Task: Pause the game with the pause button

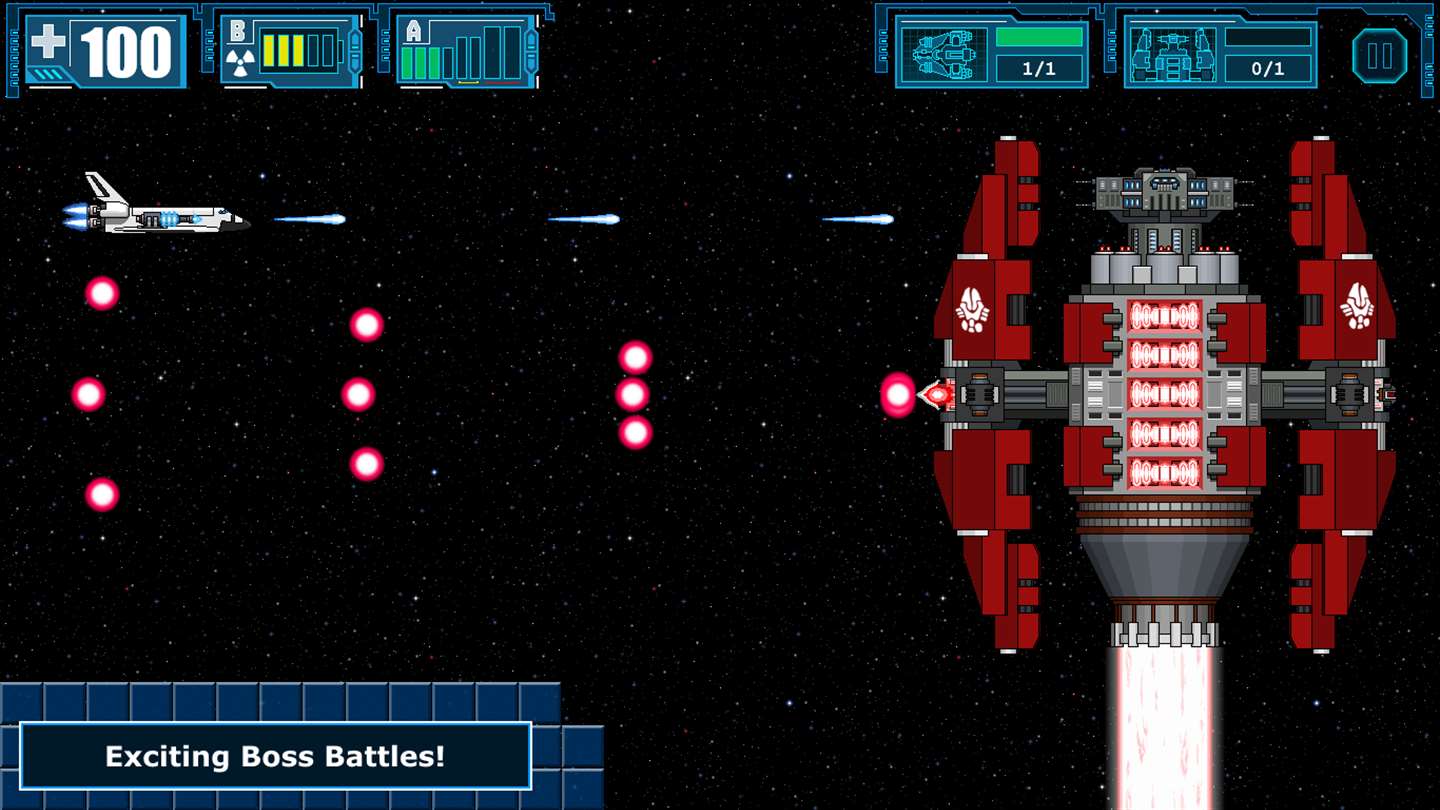Action: (1379, 55)
